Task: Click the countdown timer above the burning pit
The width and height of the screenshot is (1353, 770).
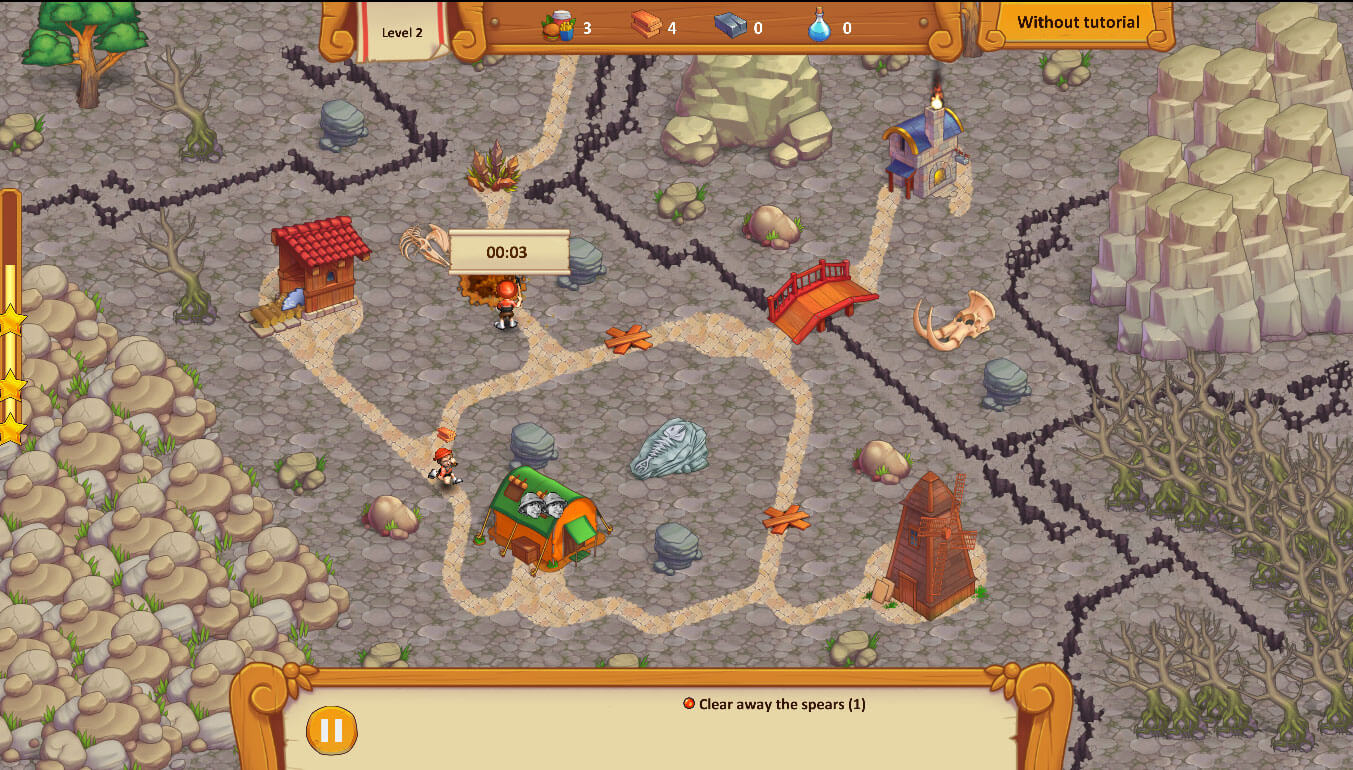Action: [x=510, y=253]
